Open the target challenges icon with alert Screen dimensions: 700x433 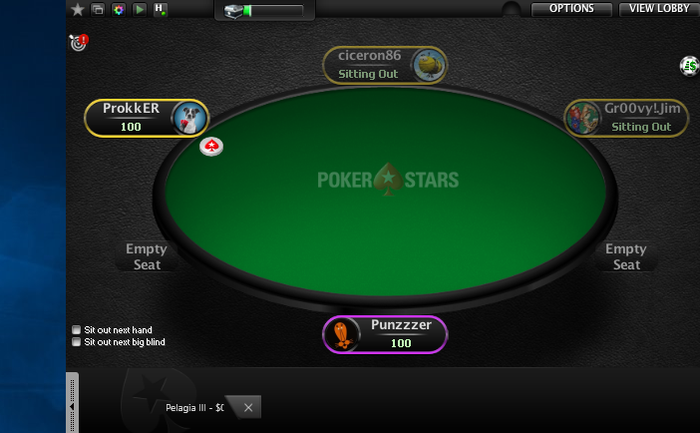(x=78, y=42)
